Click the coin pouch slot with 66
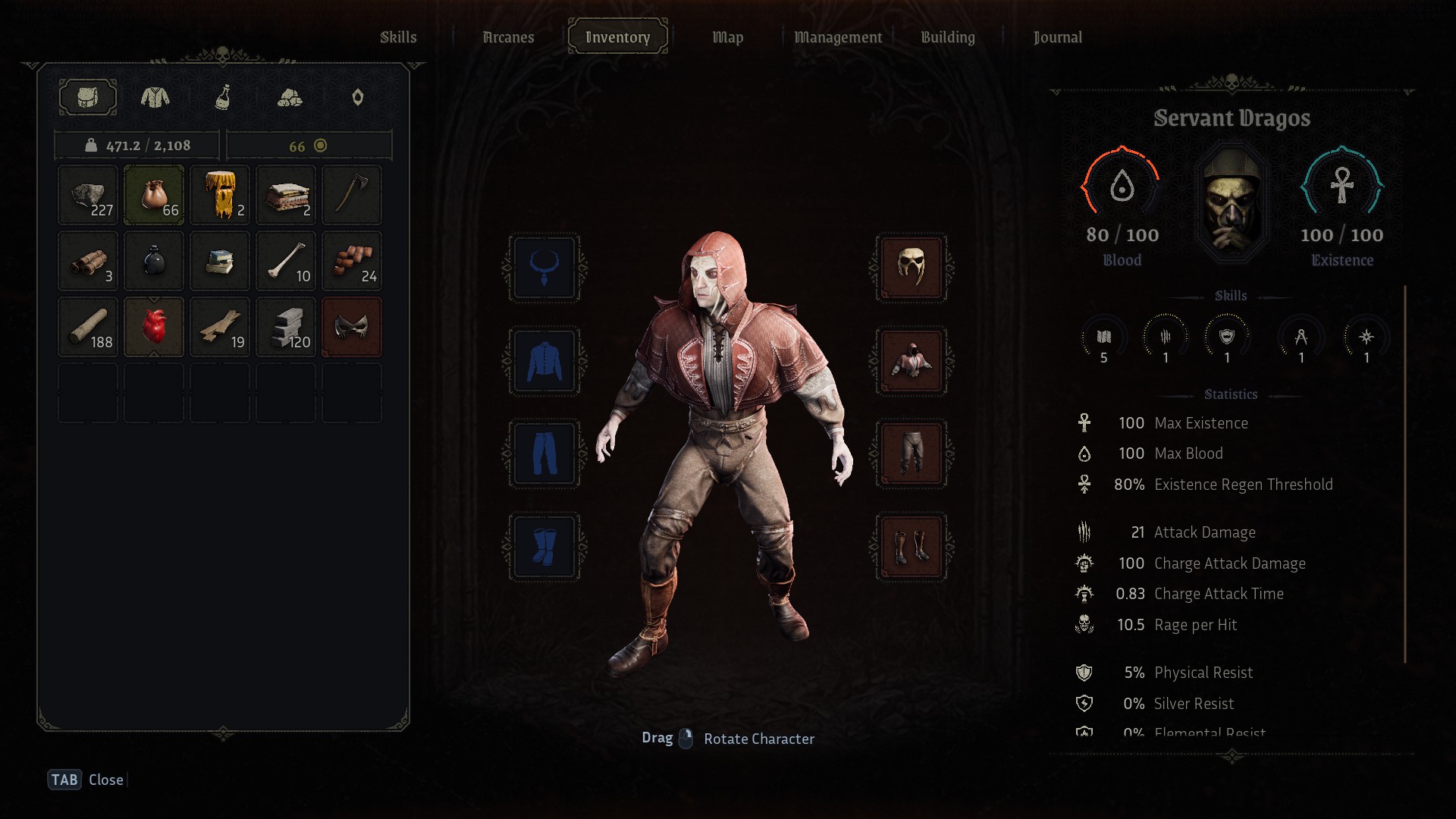 pyautogui.click(x=154, y=196)
